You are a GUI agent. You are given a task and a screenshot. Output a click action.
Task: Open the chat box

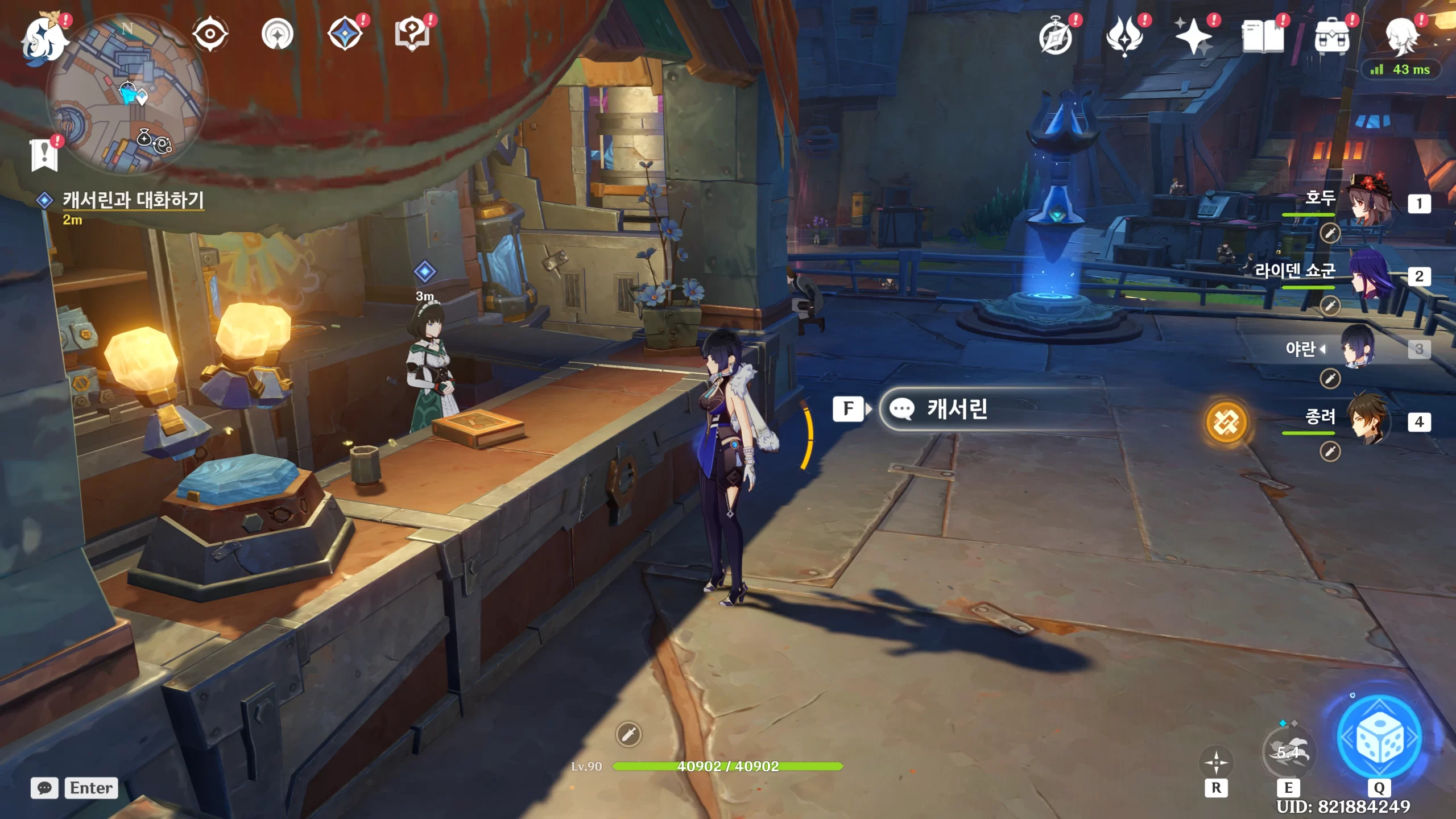tap(44, 788)
